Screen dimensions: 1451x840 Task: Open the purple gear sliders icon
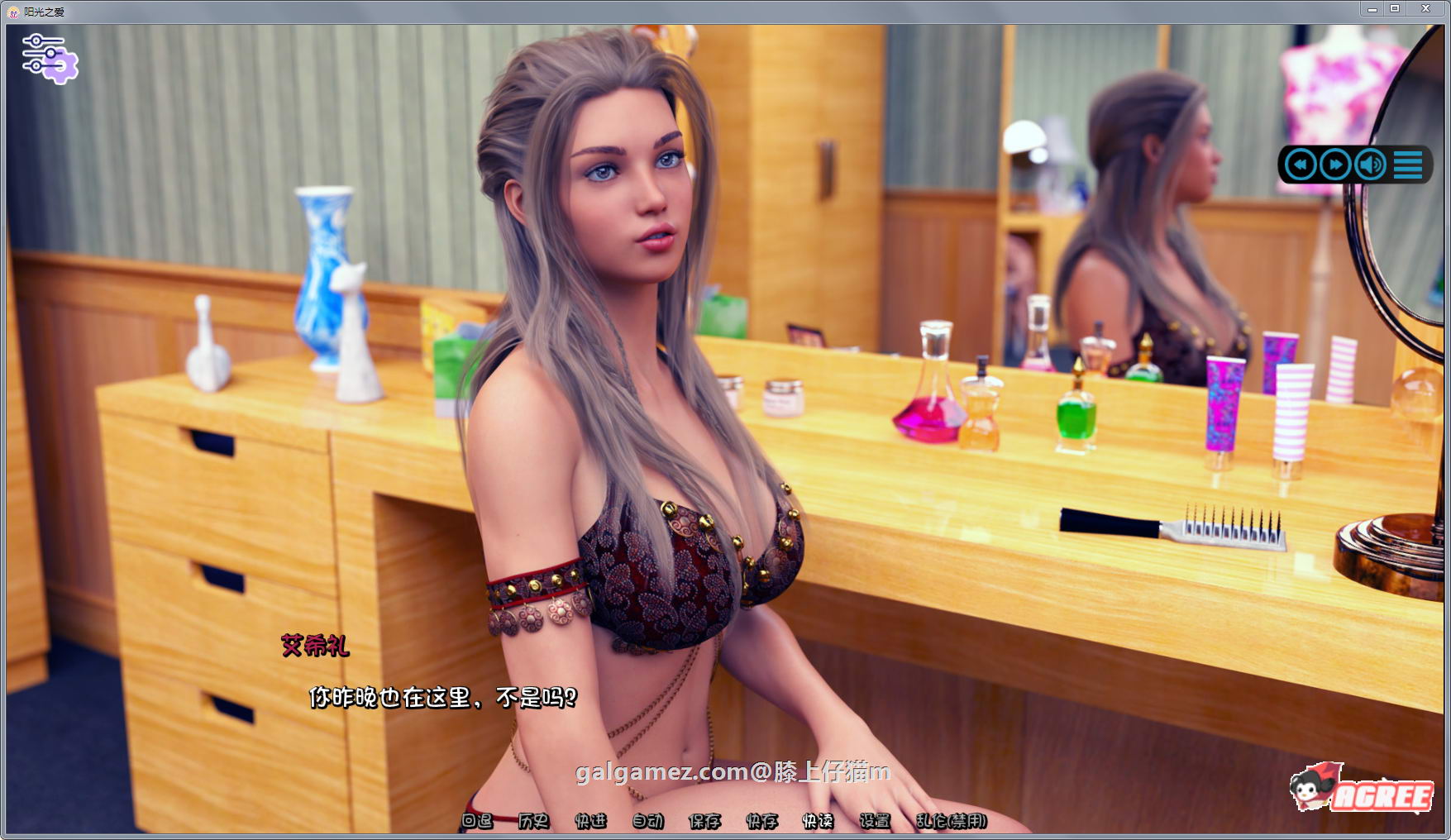click(49, 58)
